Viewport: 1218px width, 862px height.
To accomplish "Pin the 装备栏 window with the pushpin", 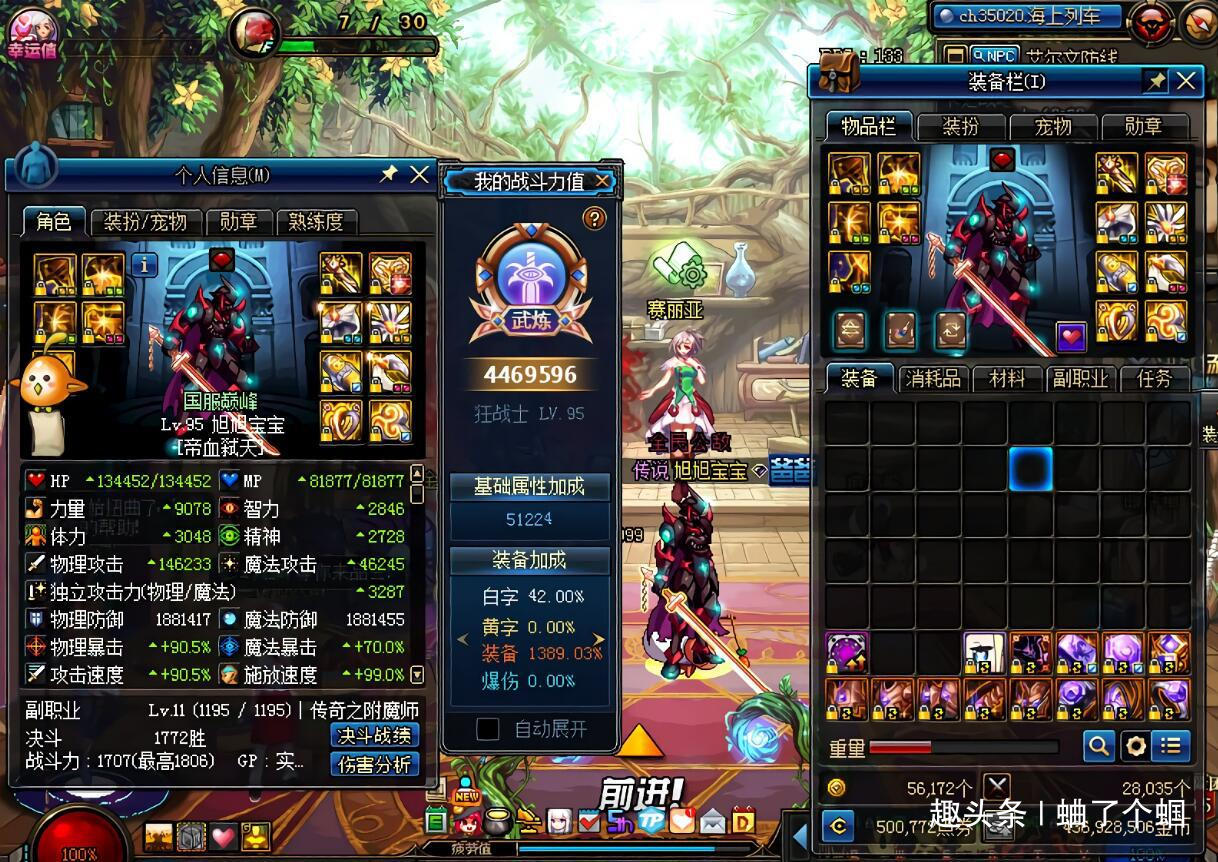I will [1156, 81].
